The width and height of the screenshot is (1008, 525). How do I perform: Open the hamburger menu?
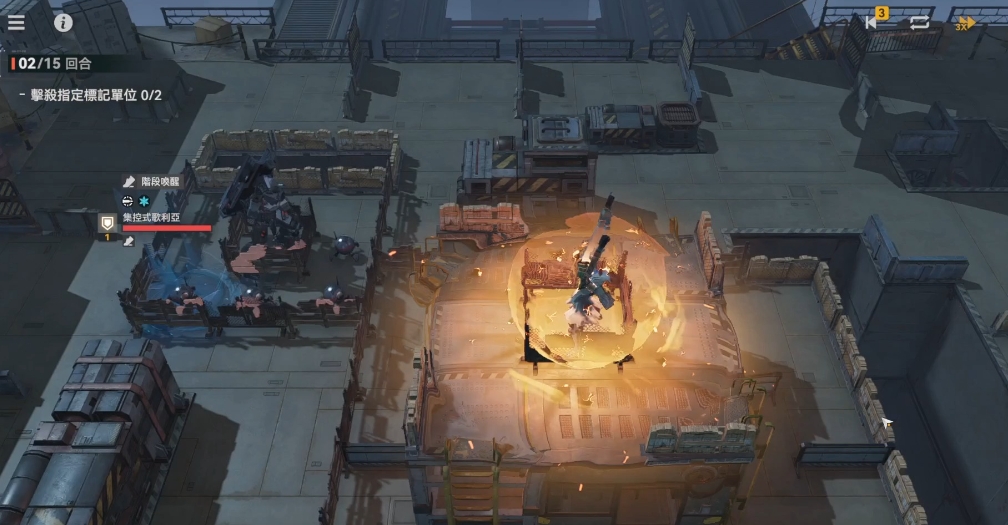point(17,22)
